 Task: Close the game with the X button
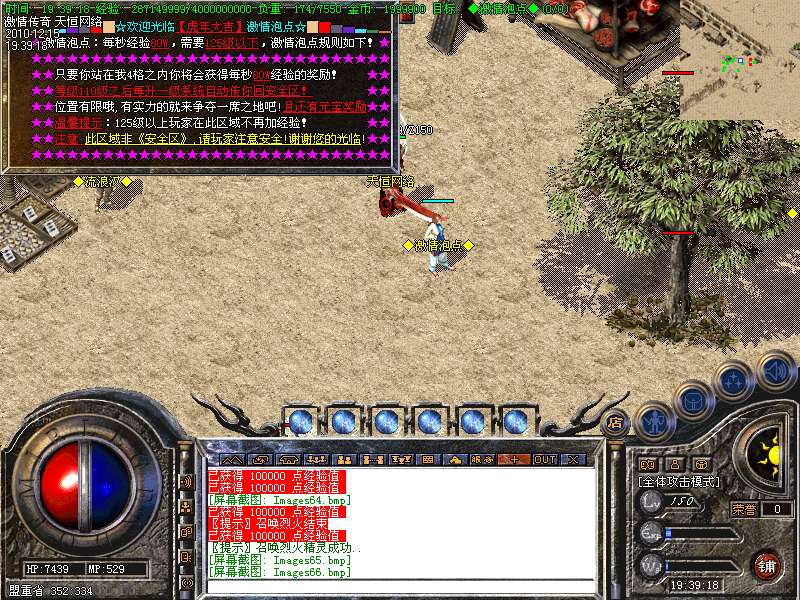(573, 459)
